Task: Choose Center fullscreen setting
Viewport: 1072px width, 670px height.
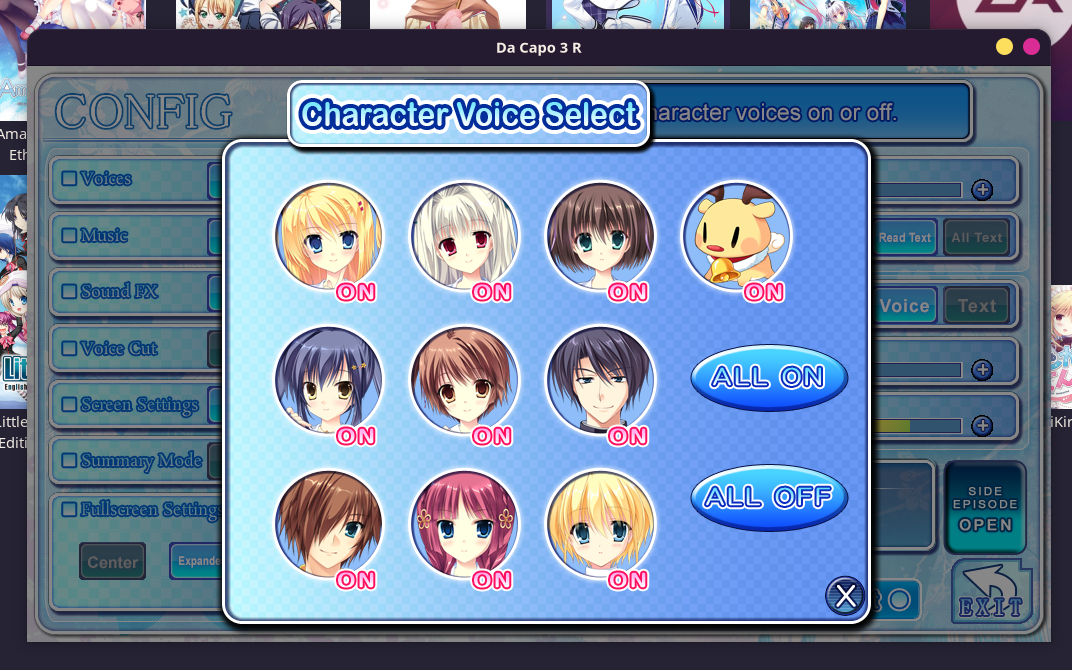Action: [113, 562]
